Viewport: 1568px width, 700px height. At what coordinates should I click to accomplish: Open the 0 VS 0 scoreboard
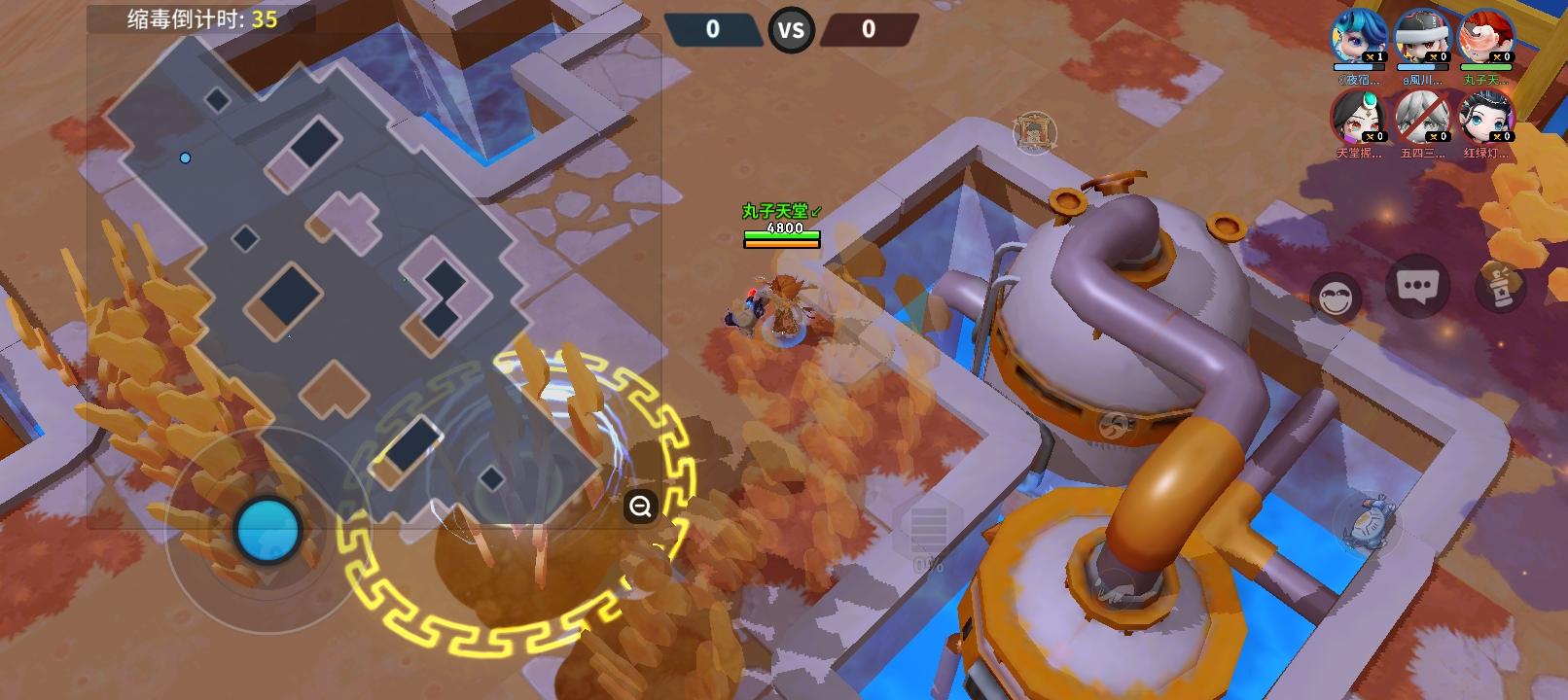pyautogui.click(x=791, y=29)
